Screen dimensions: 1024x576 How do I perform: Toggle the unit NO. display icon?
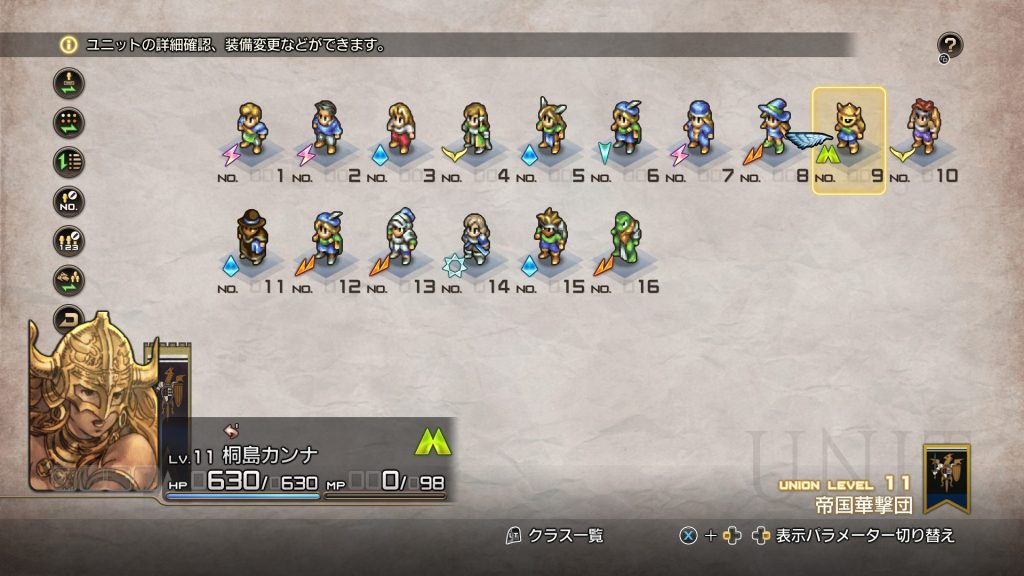point(69,201)
